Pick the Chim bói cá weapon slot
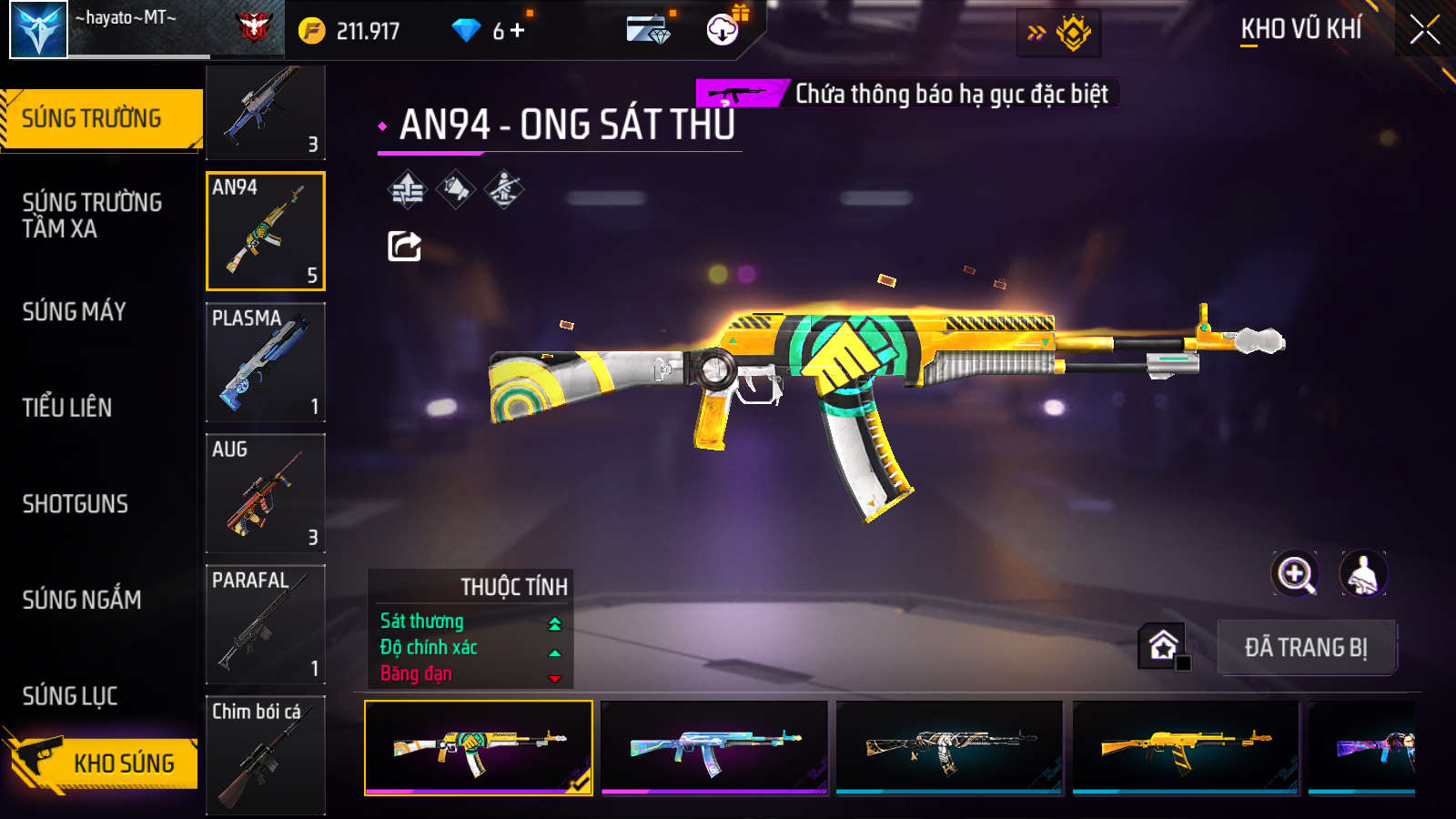The height and width of the screenshot is (819, 1456). [266, 755]
